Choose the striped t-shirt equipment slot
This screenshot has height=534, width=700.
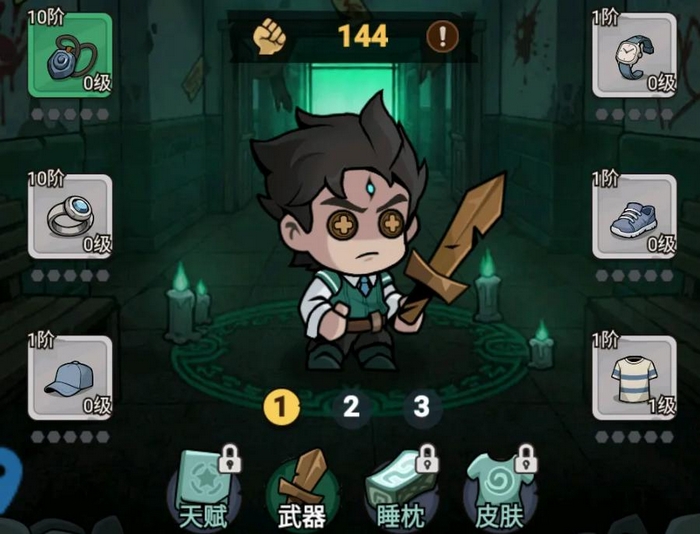click(634, 378)
